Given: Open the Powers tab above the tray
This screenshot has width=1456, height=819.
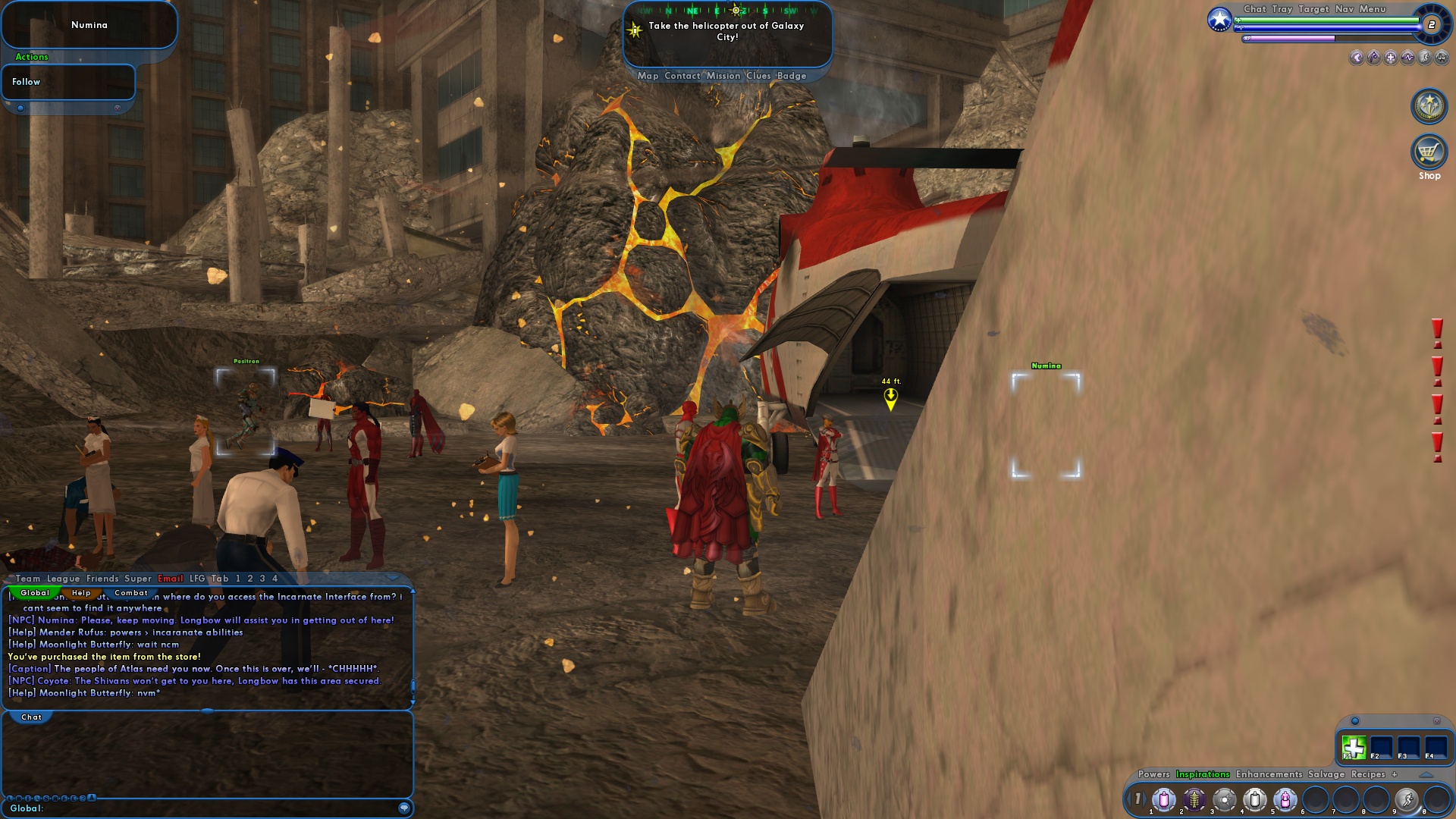Looking at the screenshot, I should 1154,775.
